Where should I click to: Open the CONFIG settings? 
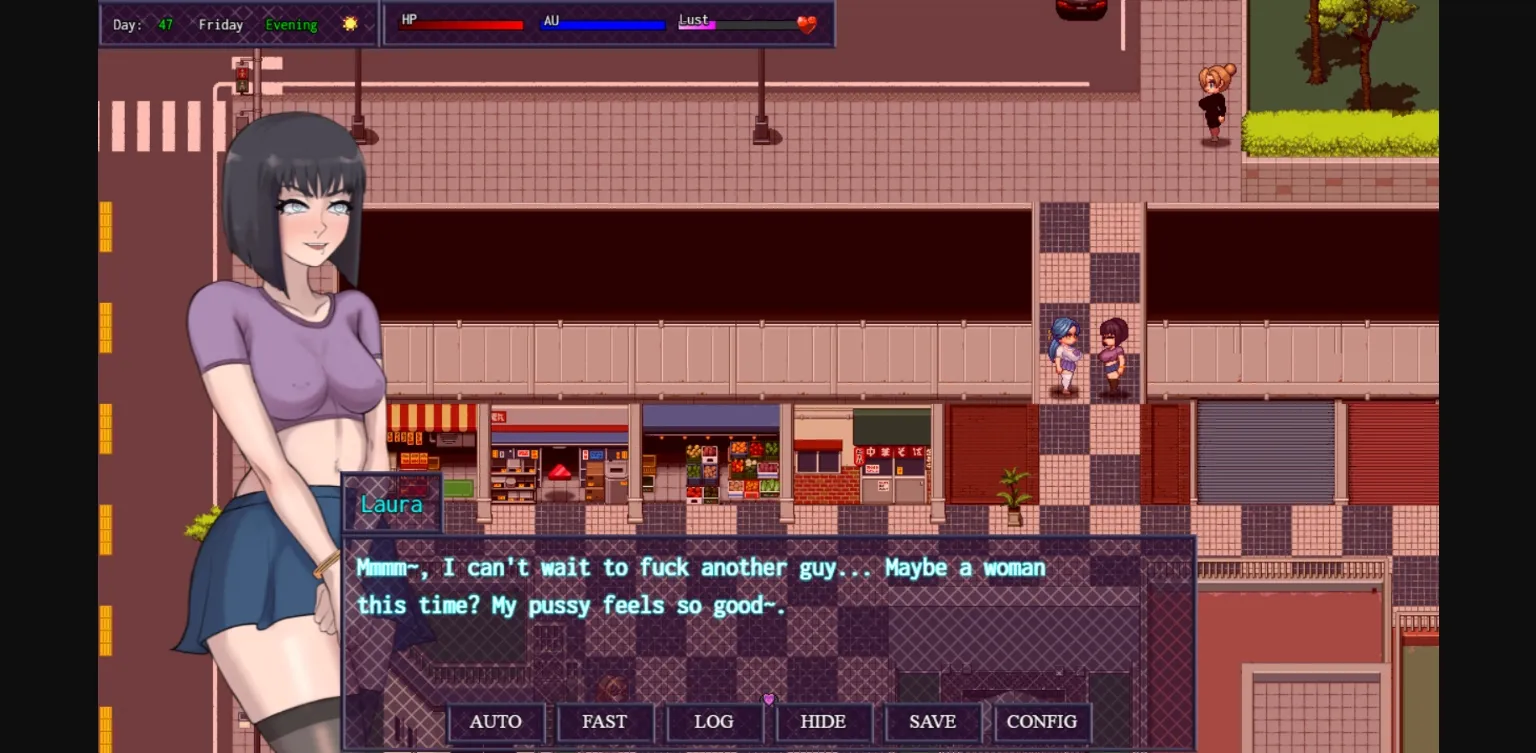pyautogui.click(x=1042, y=721)
